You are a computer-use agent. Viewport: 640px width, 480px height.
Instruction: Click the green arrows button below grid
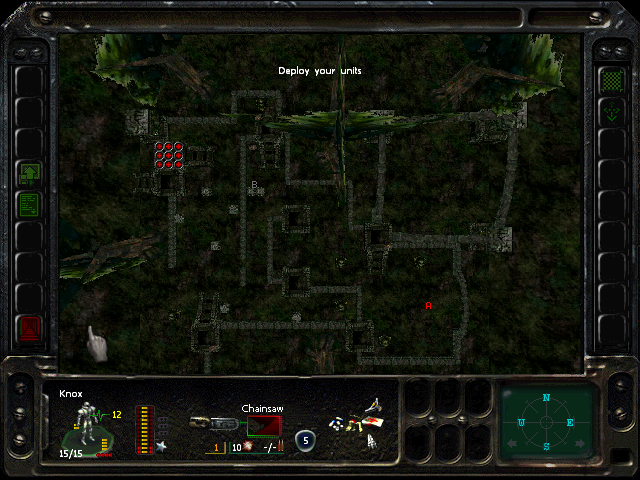(610, 112)
